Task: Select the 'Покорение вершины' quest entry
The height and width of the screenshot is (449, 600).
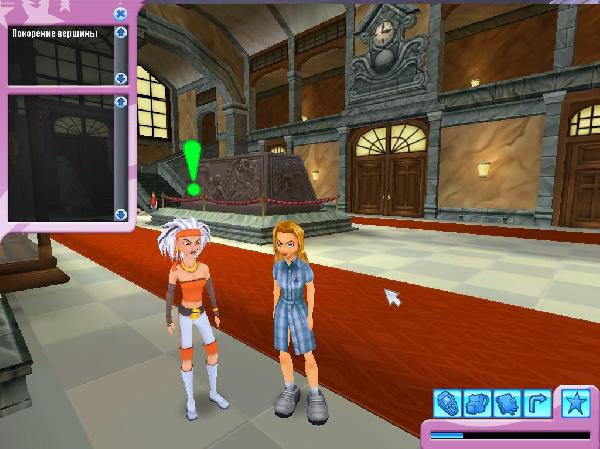Action: coord(53,33)
